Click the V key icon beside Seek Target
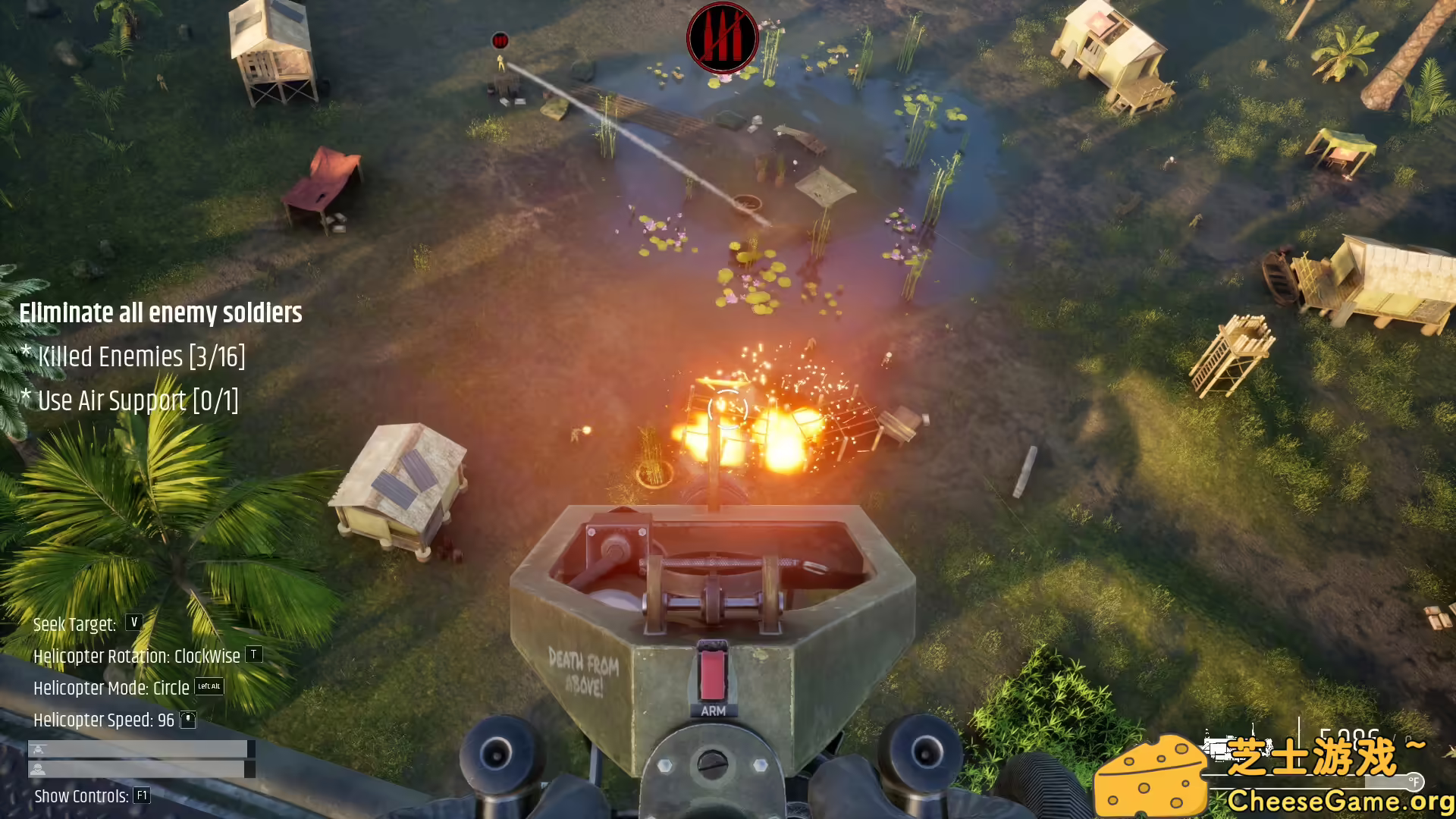 [133, 624]
